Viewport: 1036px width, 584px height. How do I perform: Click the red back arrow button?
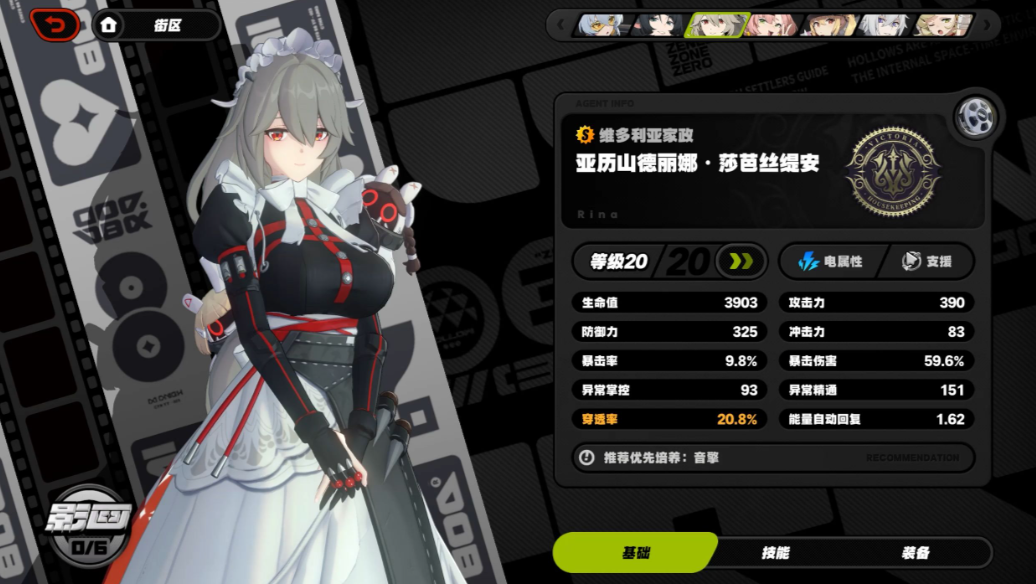click(58, 24)
